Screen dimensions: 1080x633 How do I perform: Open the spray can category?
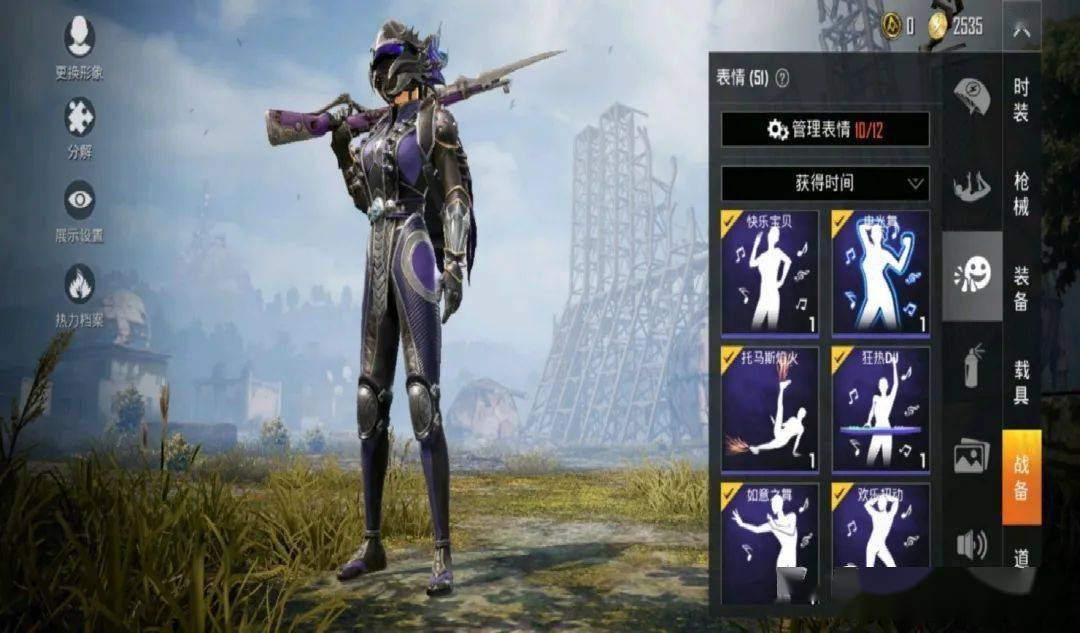tap(971, 364)
